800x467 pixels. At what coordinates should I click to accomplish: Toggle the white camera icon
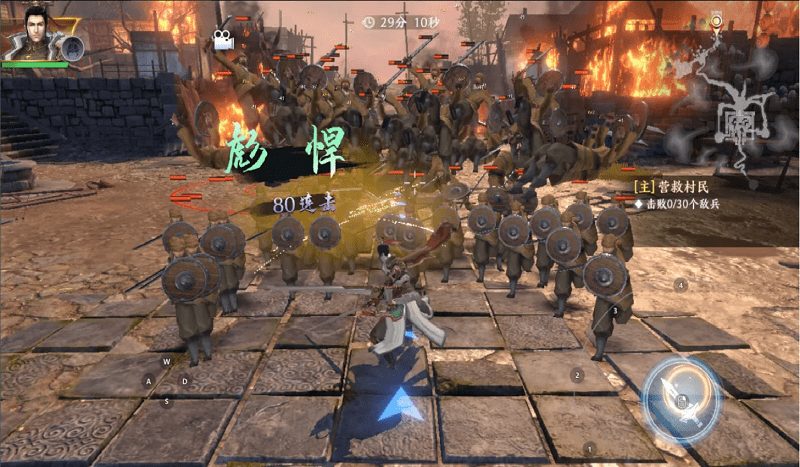click(x=220, y=40)
